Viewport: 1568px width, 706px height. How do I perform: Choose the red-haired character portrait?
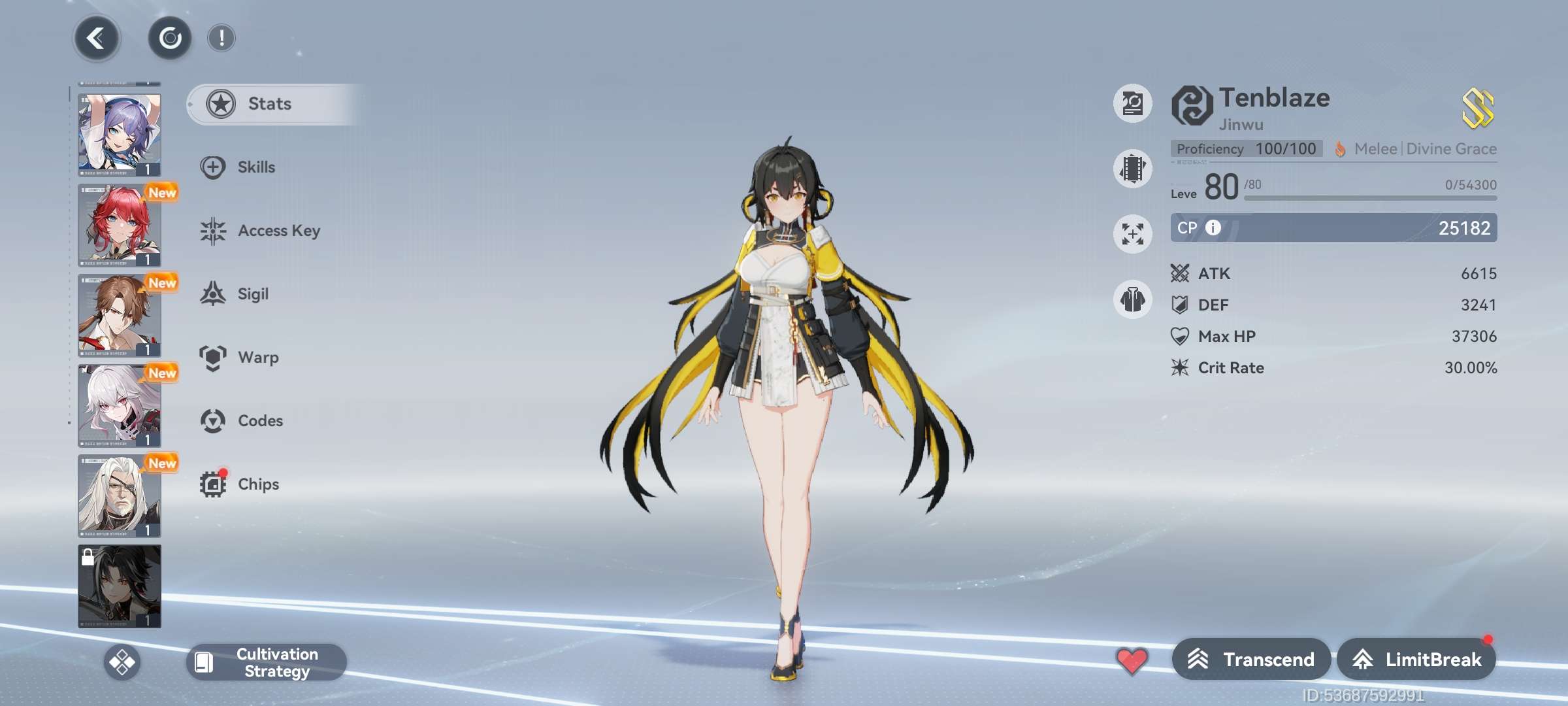(120, 225)
